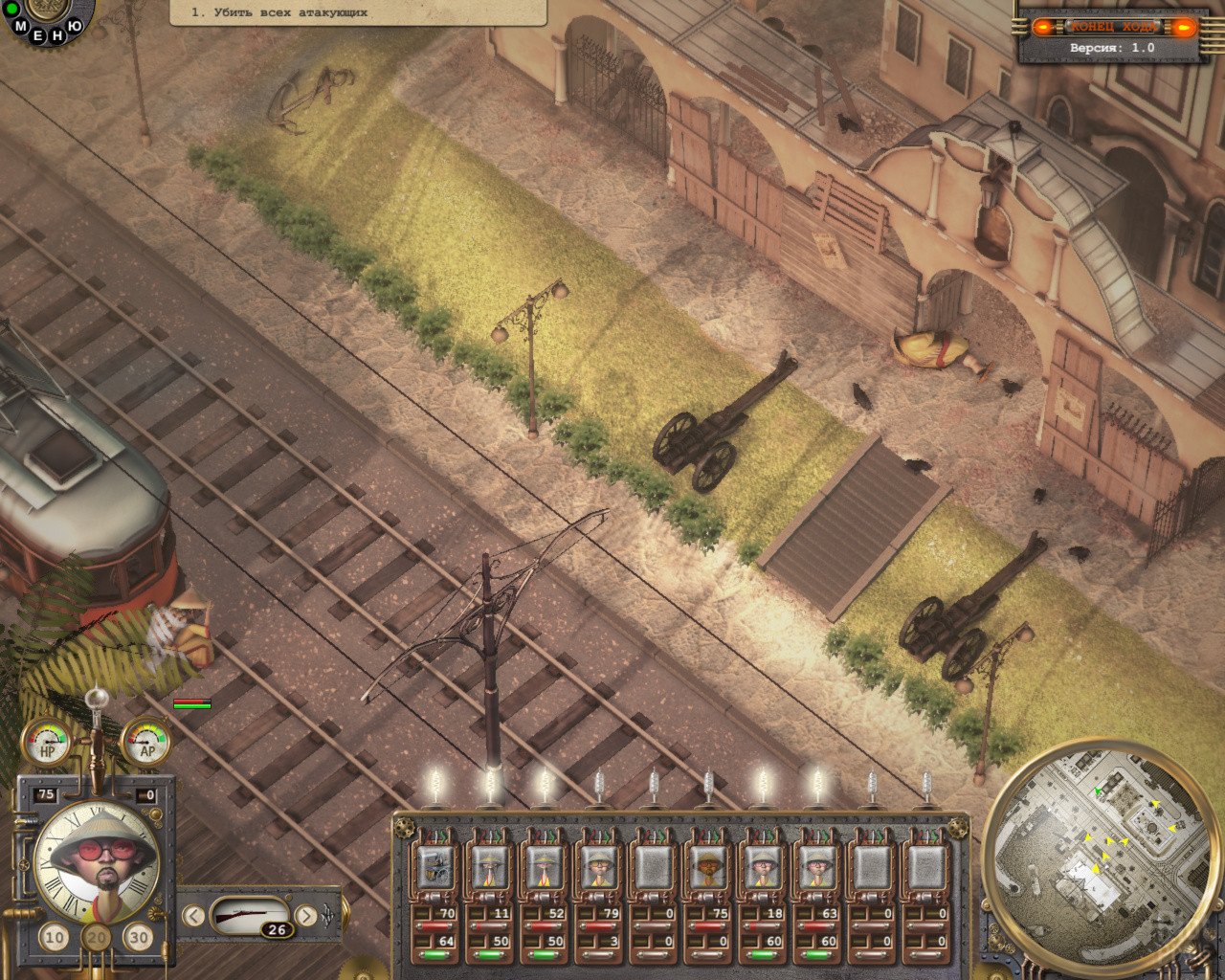This screenshot has height=980, width=1225.
Task: Switch to the next weapon arrow
Action: tap(306, 916)
